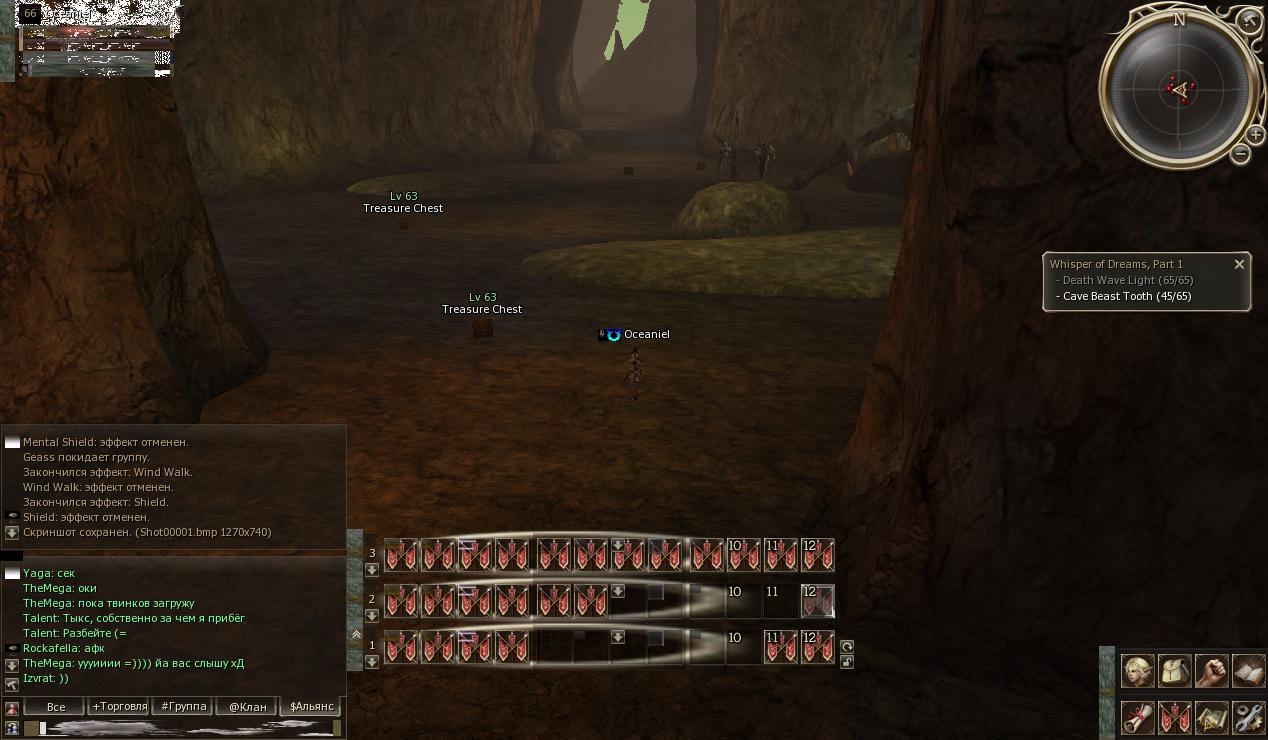
Task: Switch to the Все chat tab
Action: (x=56, y=706)
